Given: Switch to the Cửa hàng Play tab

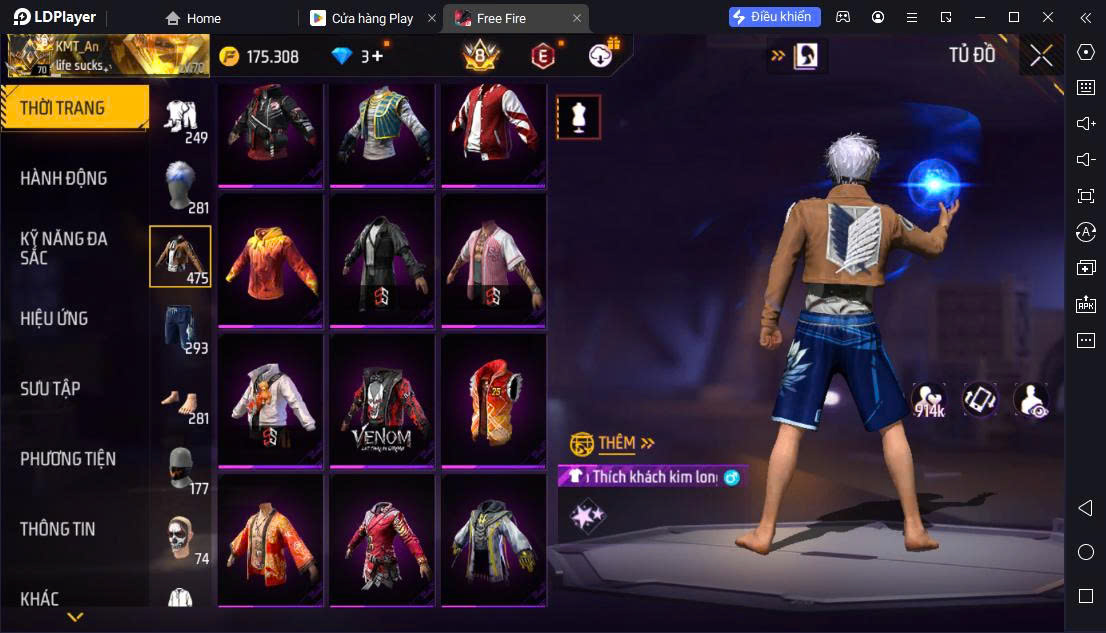Looking at the screenshot, I should click(x=371, y=18).
